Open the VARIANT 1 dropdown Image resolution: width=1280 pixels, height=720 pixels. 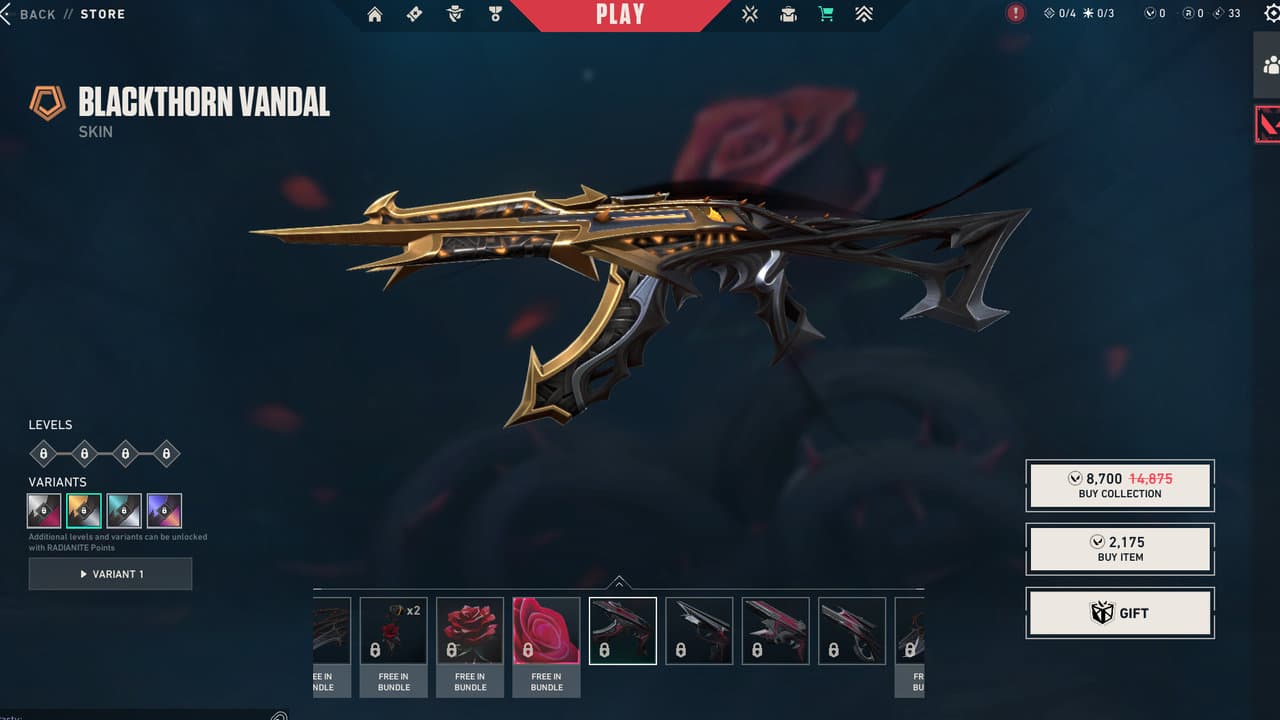(x=110, y=573)
